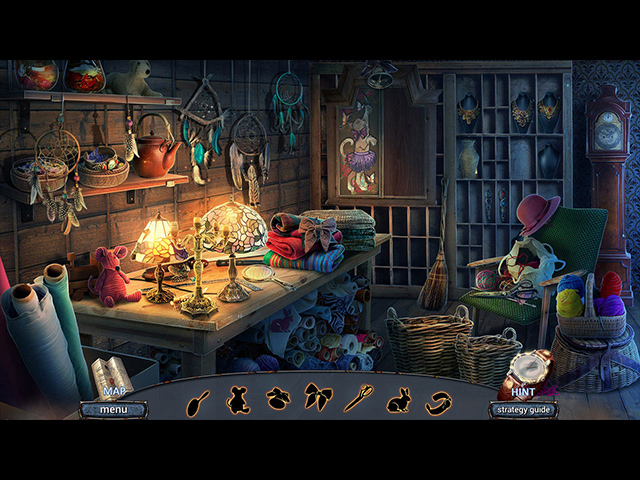Select the rabbit silhouette

click(x=398, y=399)
